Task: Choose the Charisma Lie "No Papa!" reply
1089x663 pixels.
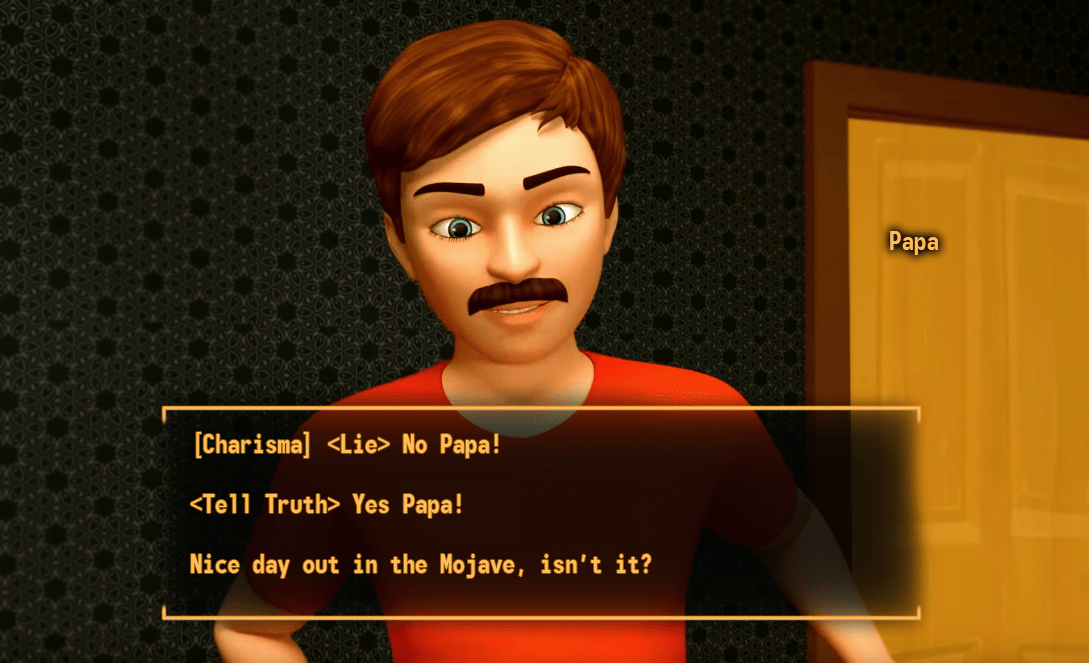Action: (346, 445)
